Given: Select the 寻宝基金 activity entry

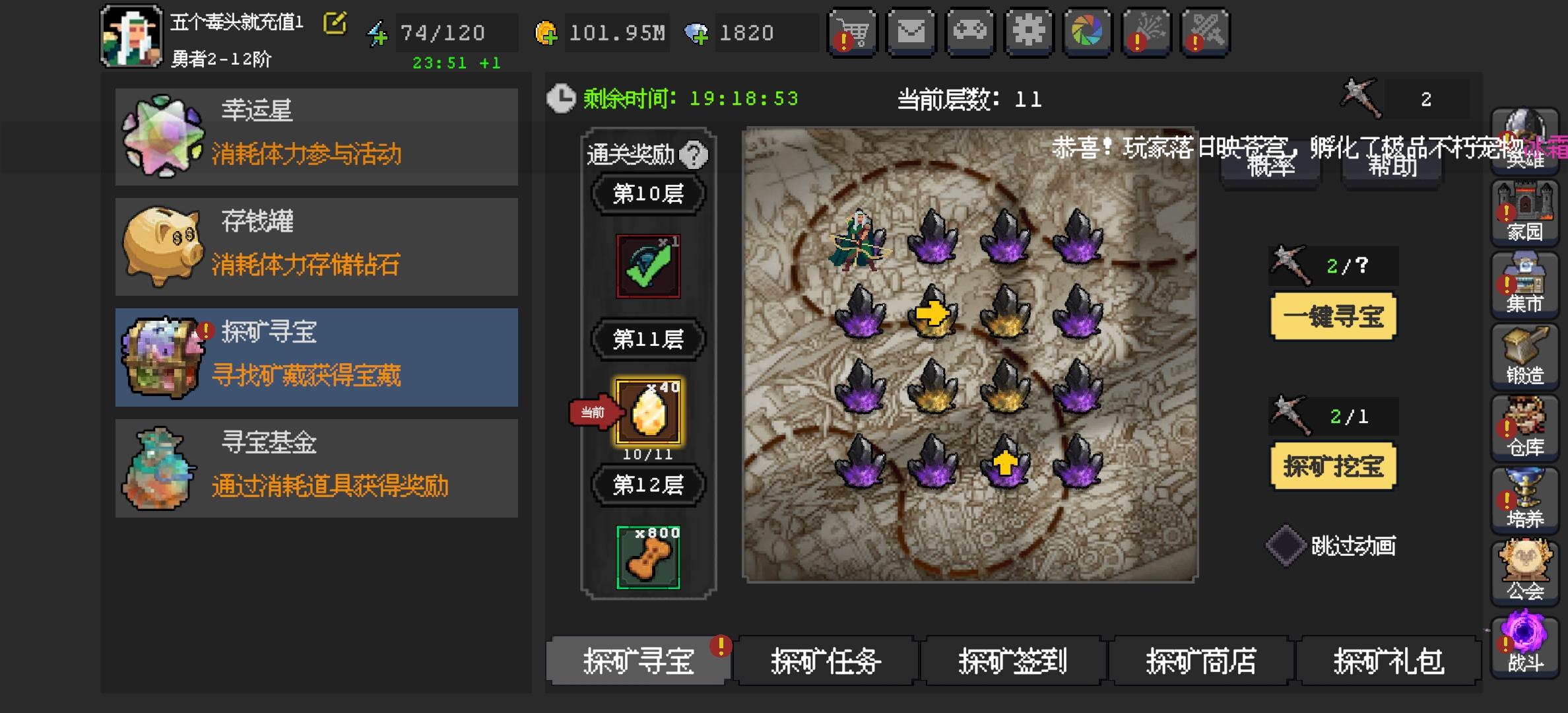Looking at the screenshot, I should pos(317,466).
